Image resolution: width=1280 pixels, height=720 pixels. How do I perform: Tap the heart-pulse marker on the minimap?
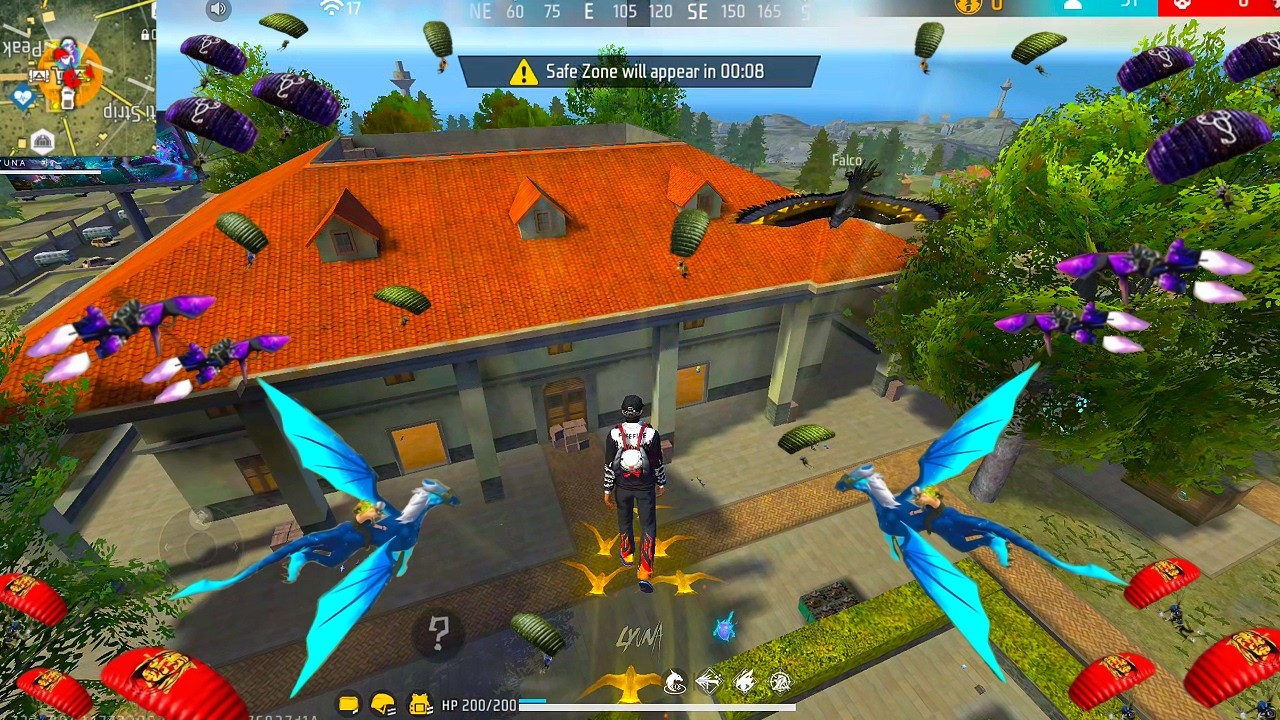click(22, 97)
